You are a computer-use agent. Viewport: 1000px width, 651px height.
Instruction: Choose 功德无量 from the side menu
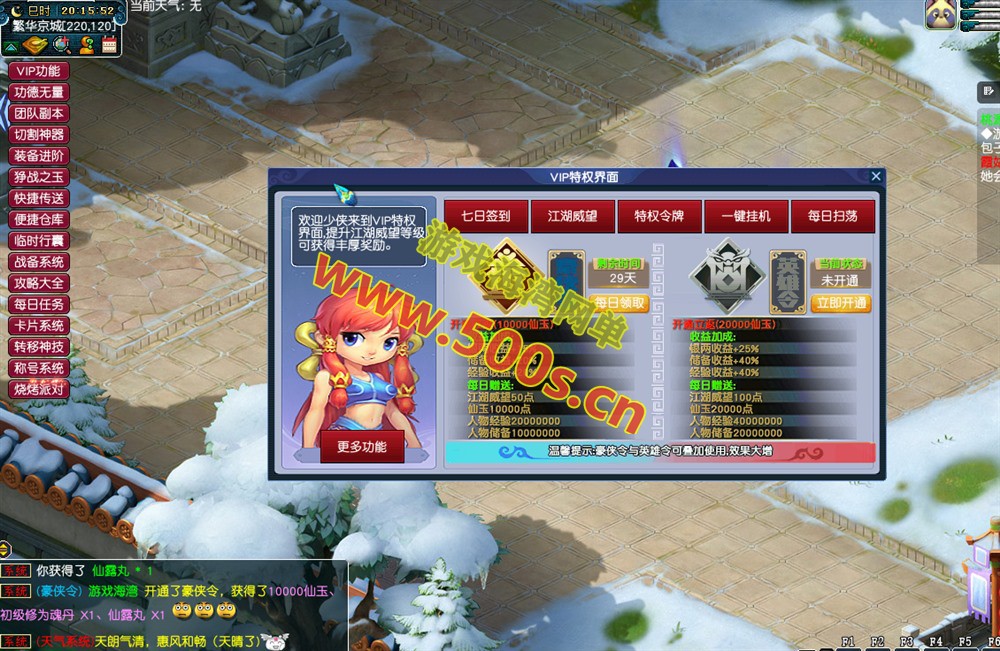click(39, 92)
